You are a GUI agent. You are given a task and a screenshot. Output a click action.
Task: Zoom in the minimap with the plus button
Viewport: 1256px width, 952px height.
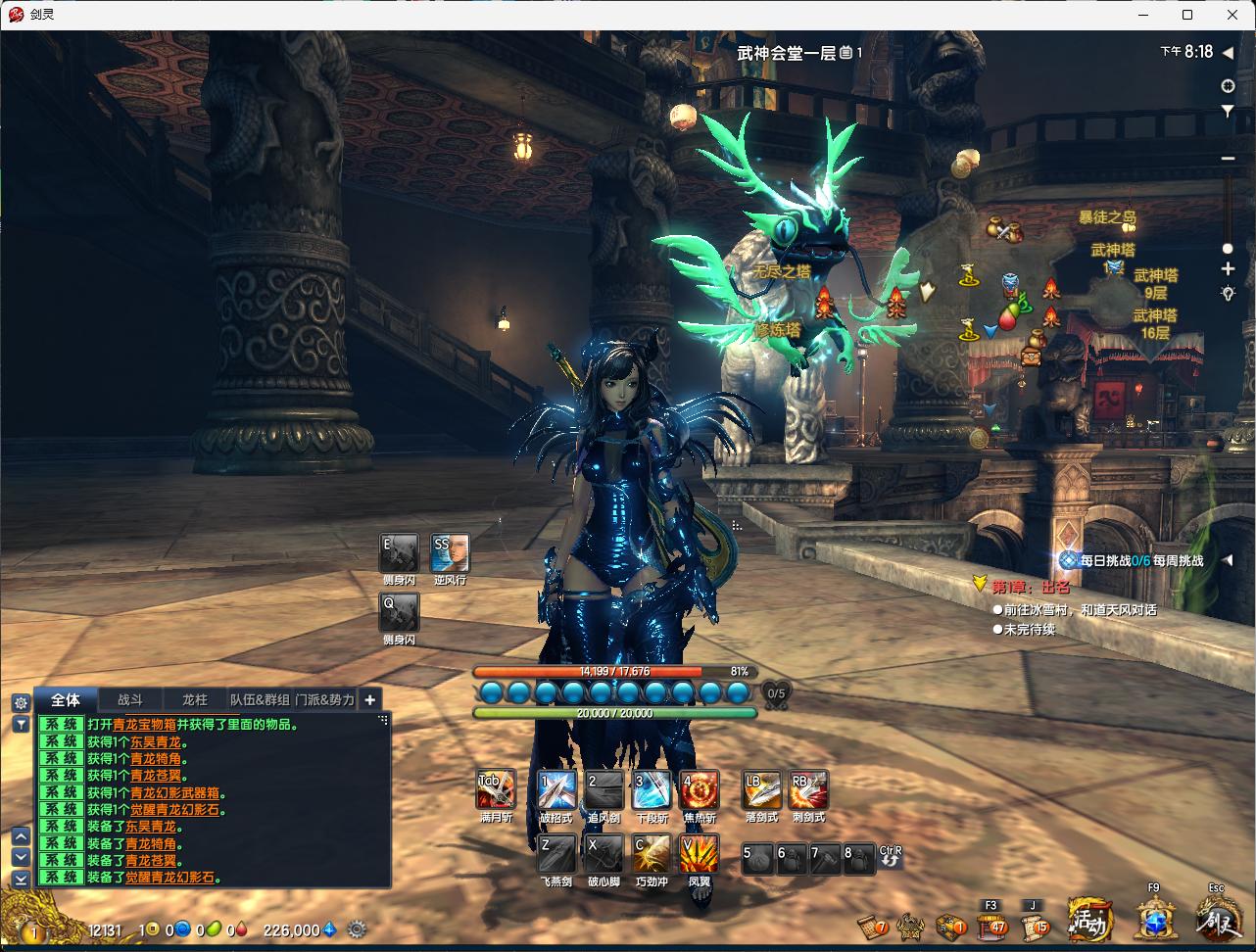1228,269
